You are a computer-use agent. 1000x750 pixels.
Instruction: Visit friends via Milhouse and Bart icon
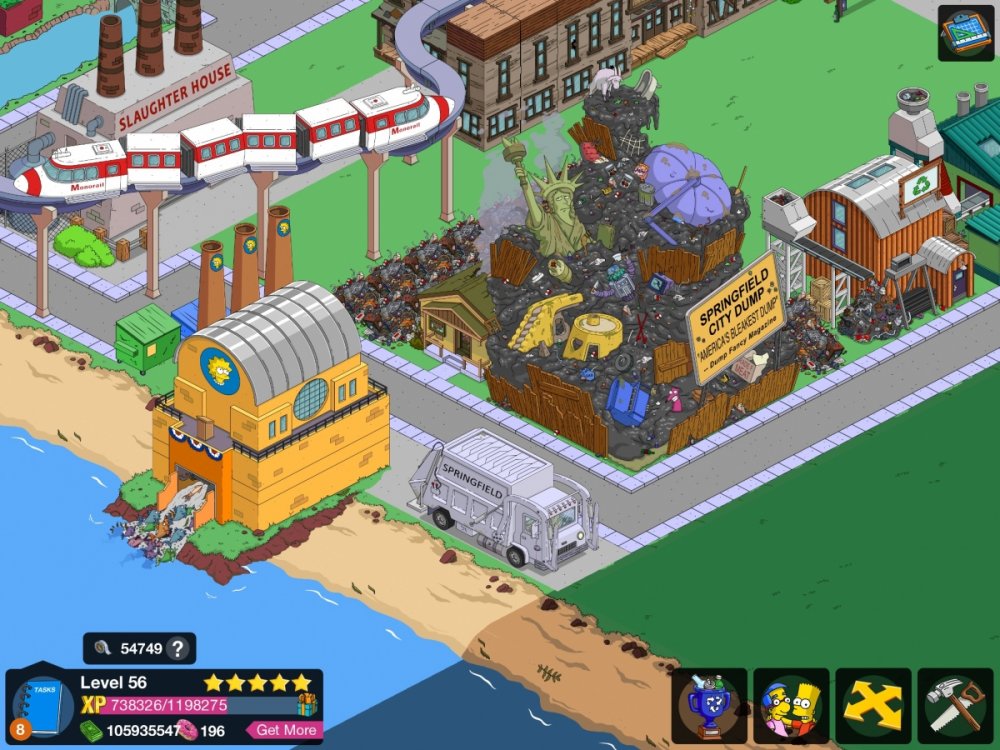791,706
